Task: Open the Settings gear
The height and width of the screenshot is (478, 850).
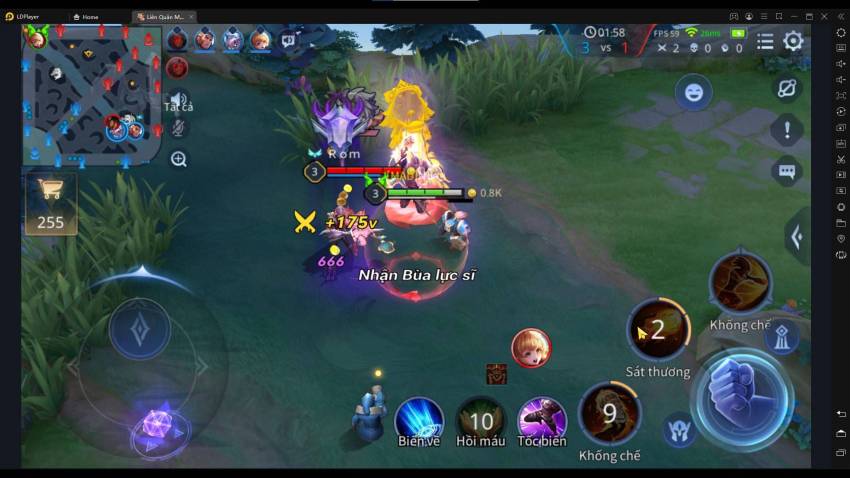Action: 793,41
